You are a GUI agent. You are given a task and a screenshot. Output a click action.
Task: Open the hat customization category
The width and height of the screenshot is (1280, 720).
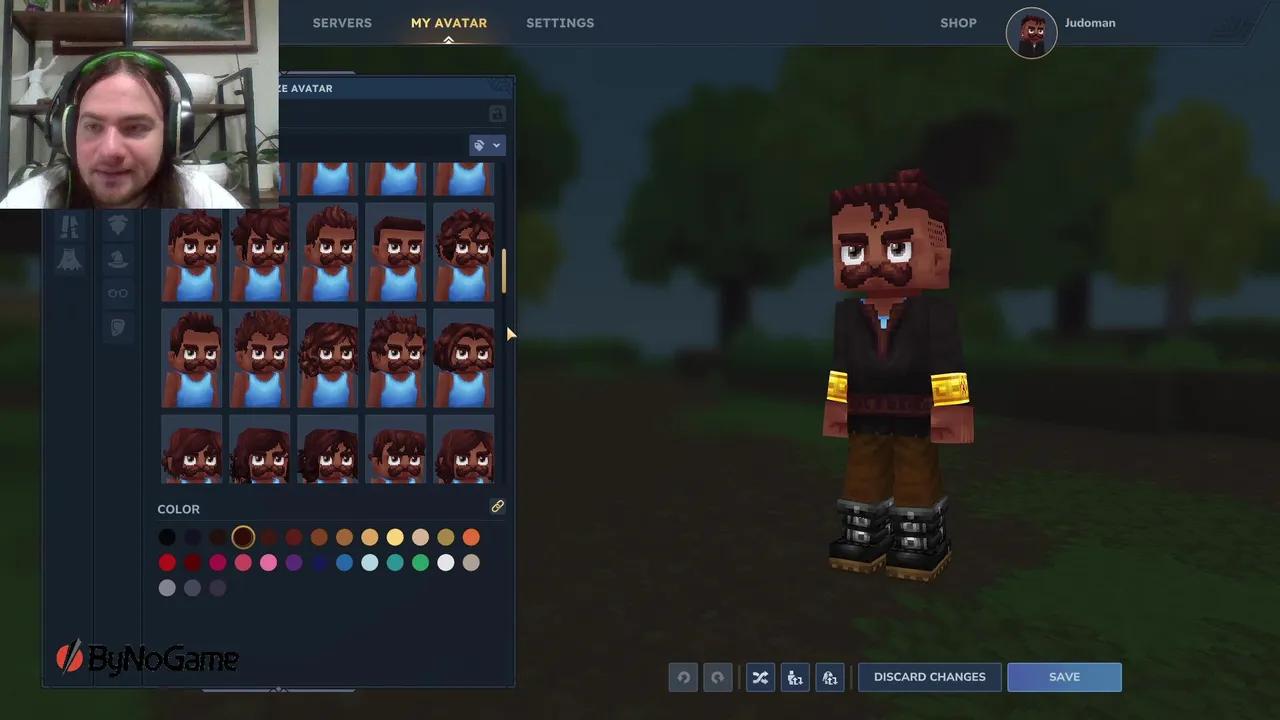(118, 259)
